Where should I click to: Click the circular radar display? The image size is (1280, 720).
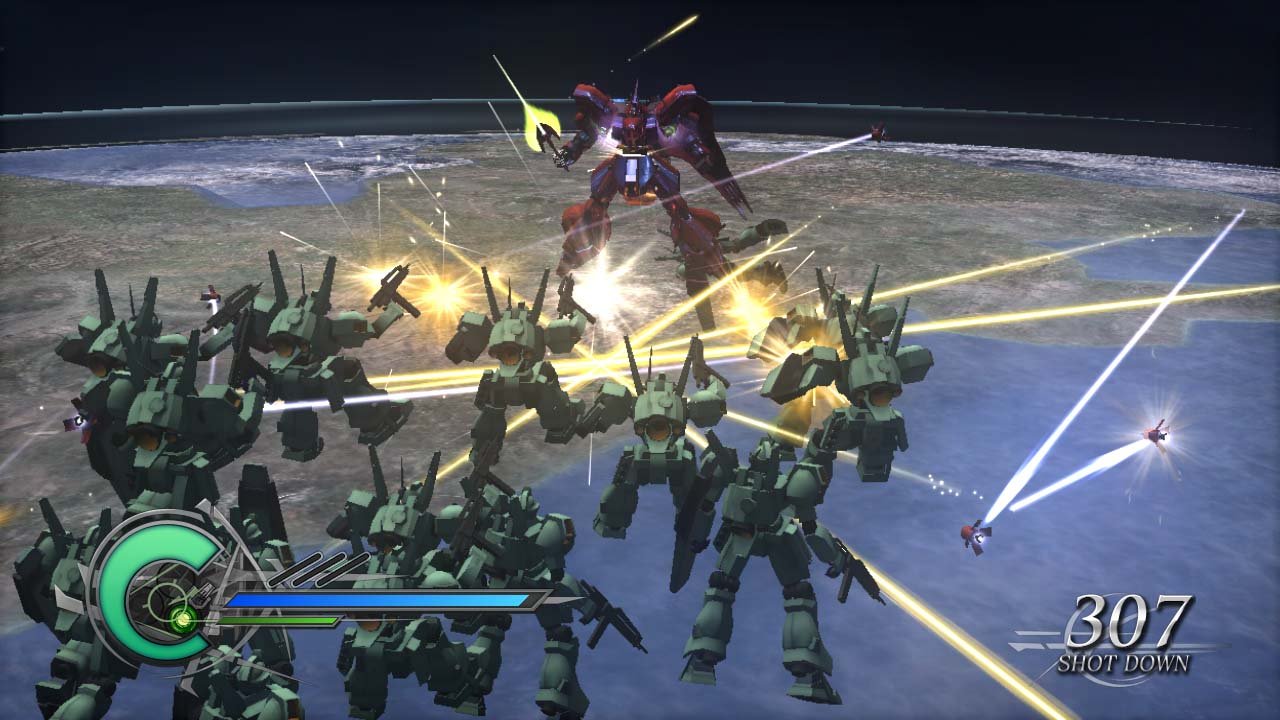(x=162, y=602)
